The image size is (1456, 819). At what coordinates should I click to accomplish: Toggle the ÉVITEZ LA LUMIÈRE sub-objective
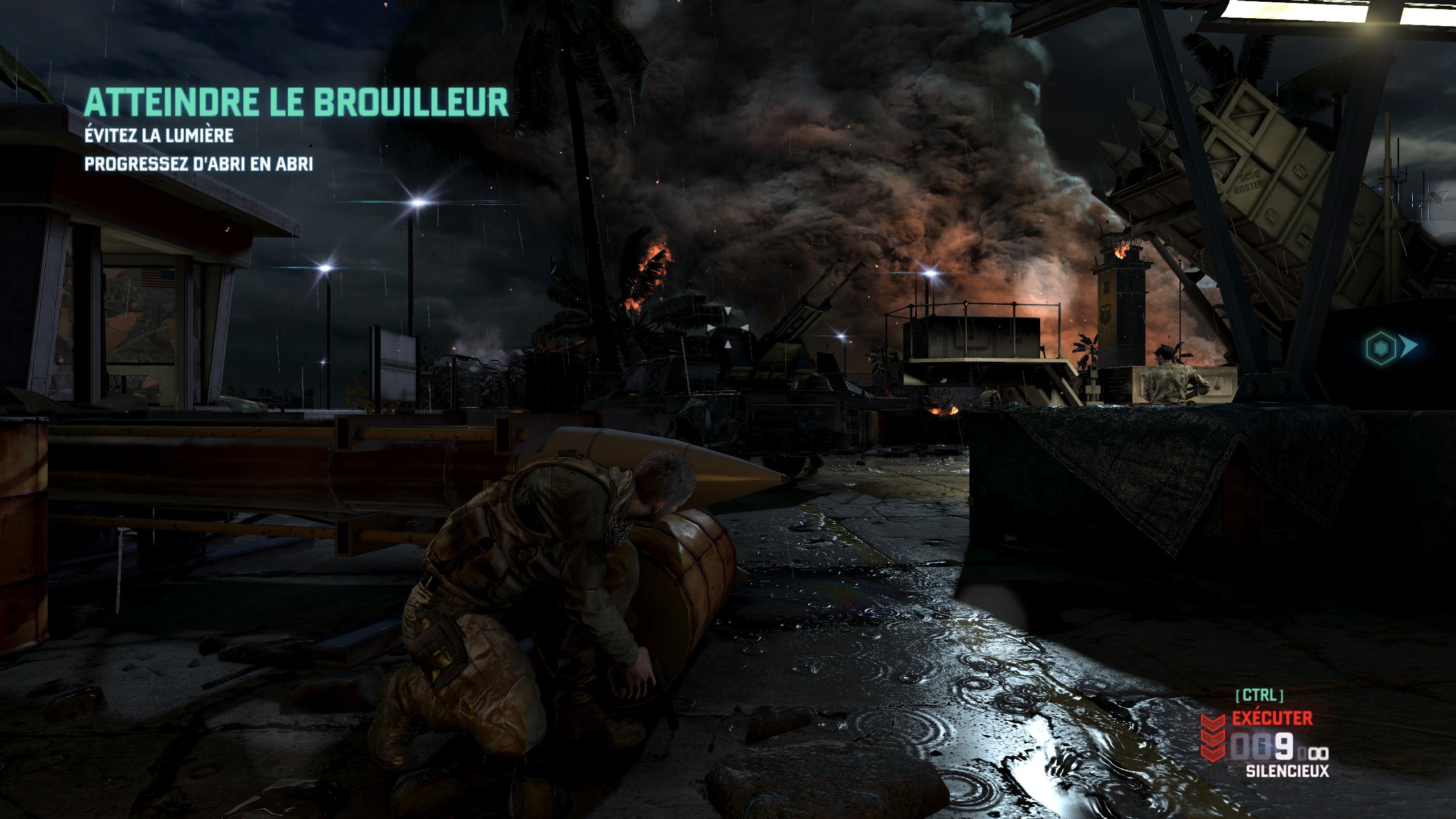(159, 136)
